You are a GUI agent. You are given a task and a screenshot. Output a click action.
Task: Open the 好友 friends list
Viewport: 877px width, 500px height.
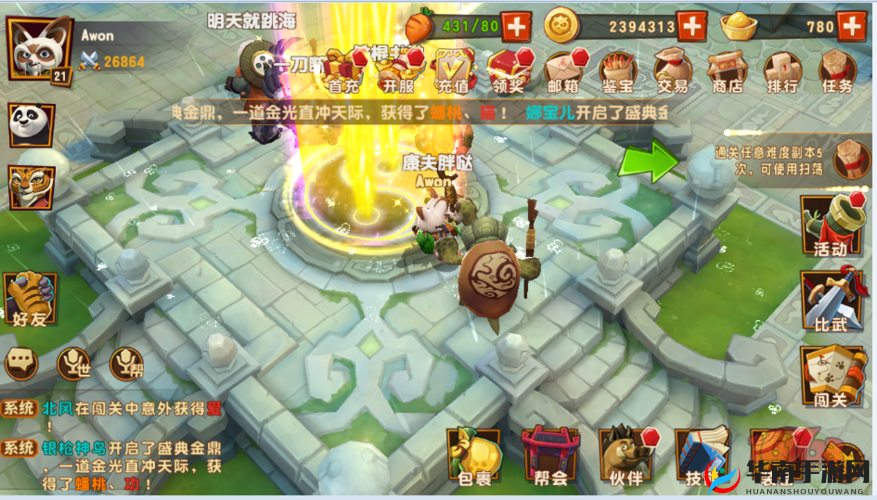pyautogui.click(x=30, y=300)
